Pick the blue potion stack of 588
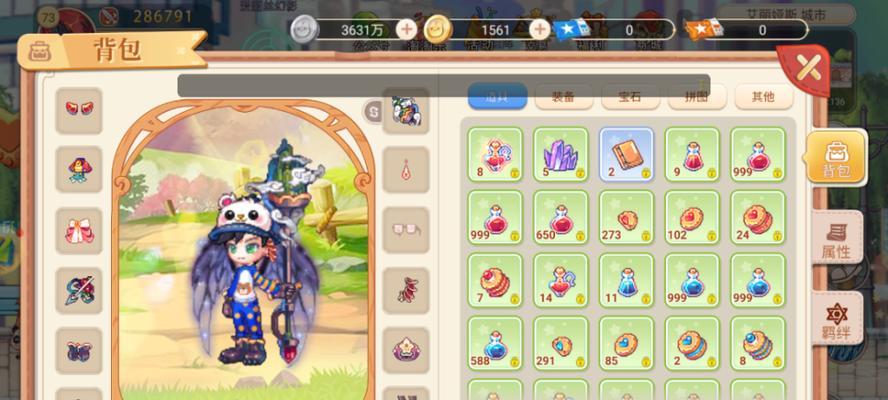The width and height of the screenshot is (888, 400). 494,343
